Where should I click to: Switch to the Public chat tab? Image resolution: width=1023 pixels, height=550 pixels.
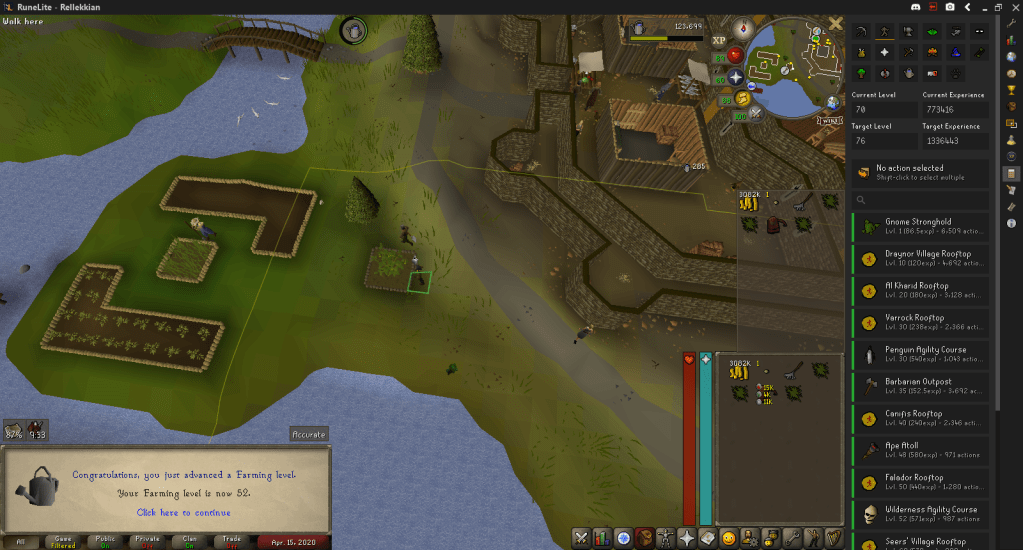pos(103,541)
